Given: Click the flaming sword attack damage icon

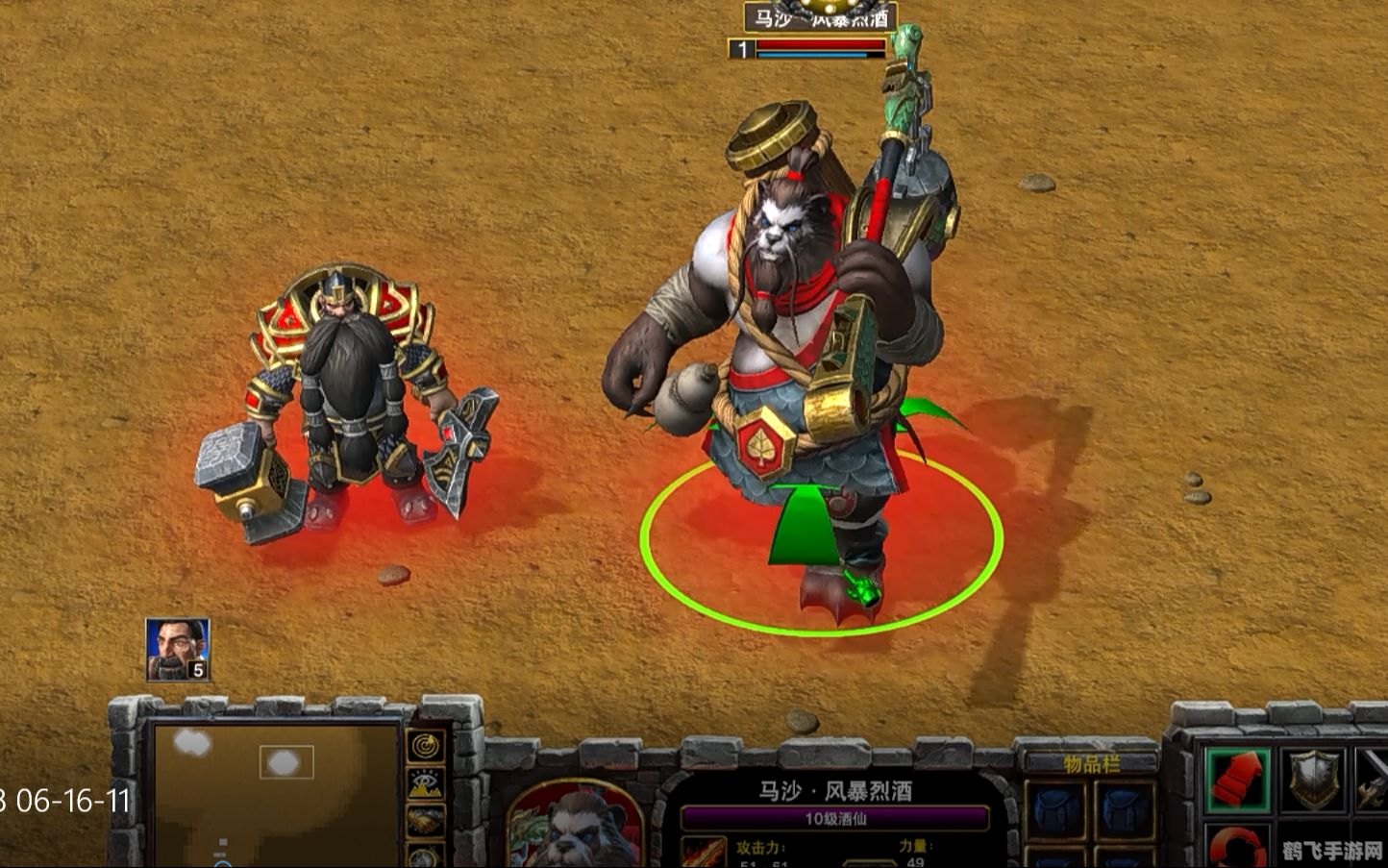Looking at the screenshot, I should pyautogui.click(x=705, y=854).
